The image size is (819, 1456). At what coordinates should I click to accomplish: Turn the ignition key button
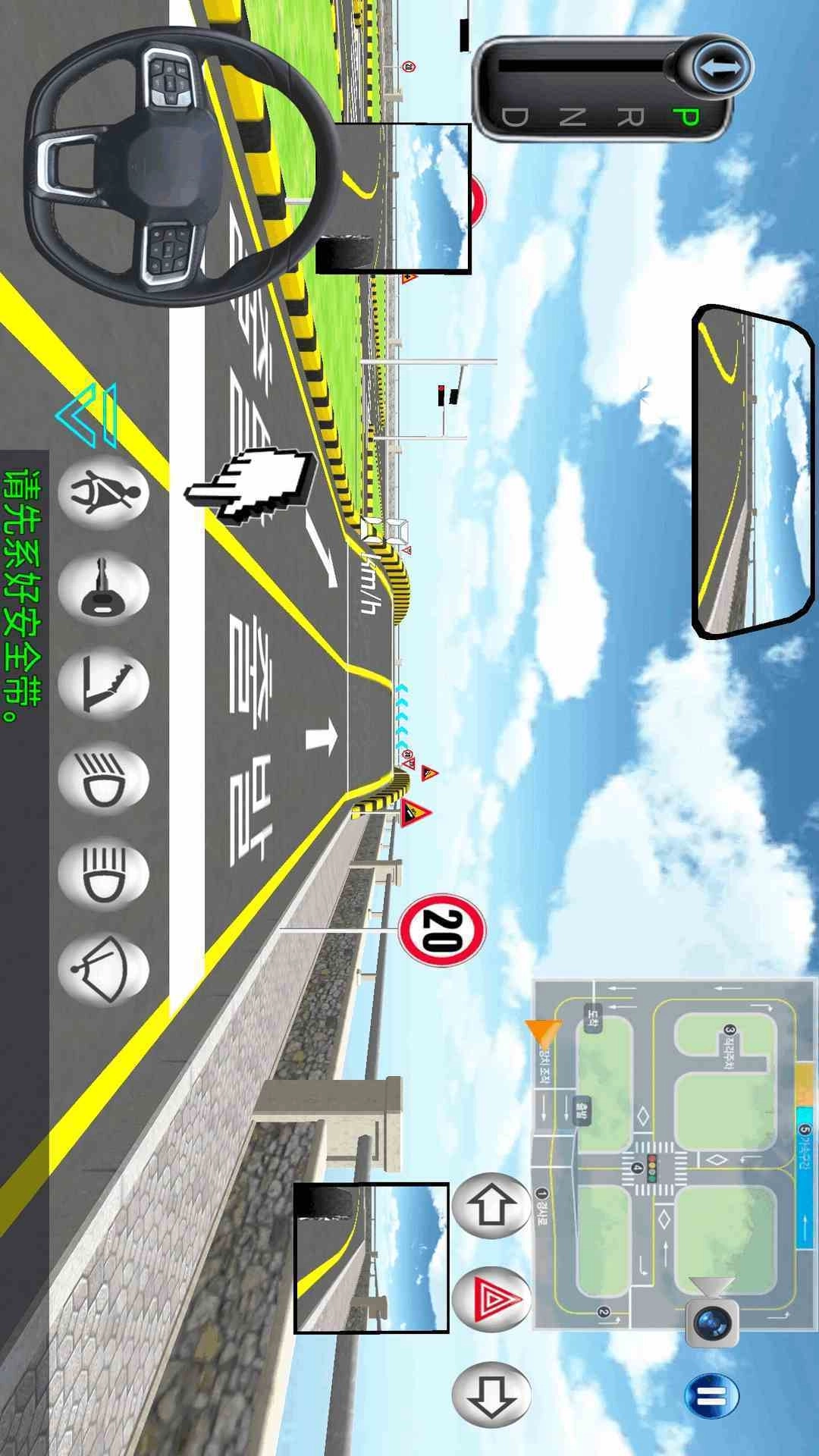105,588
